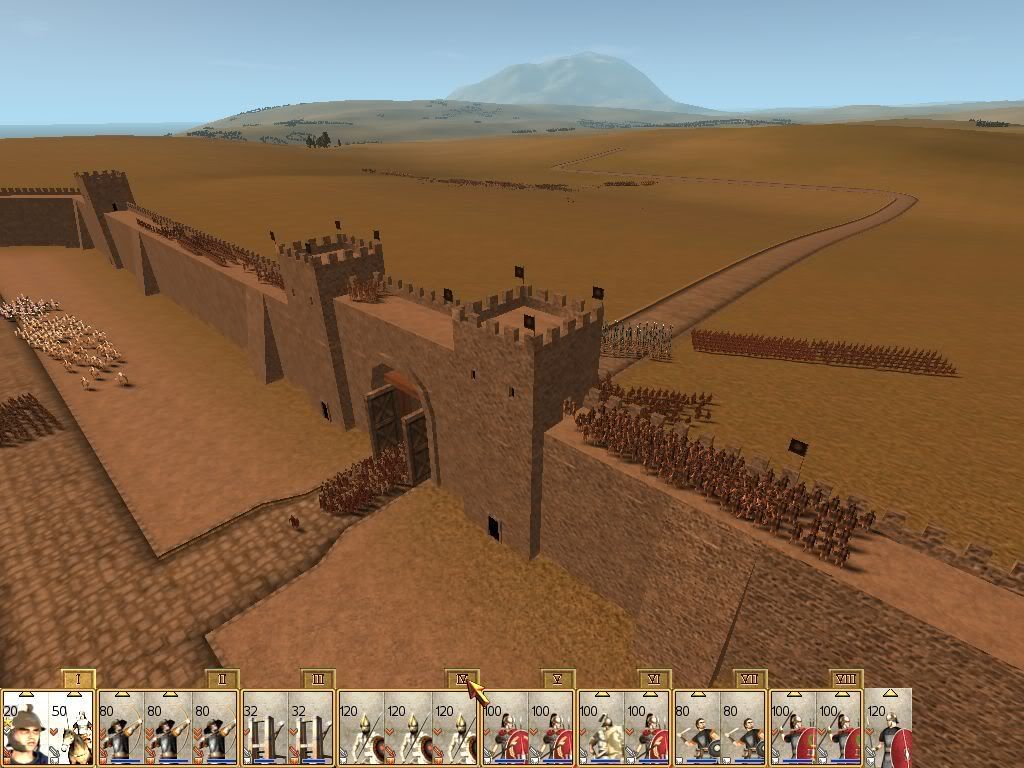The height and width of the screenshot is (768, 1024).
Task: Select the tan-armored infantry card in group VI
Action: (x=601, y=728)
